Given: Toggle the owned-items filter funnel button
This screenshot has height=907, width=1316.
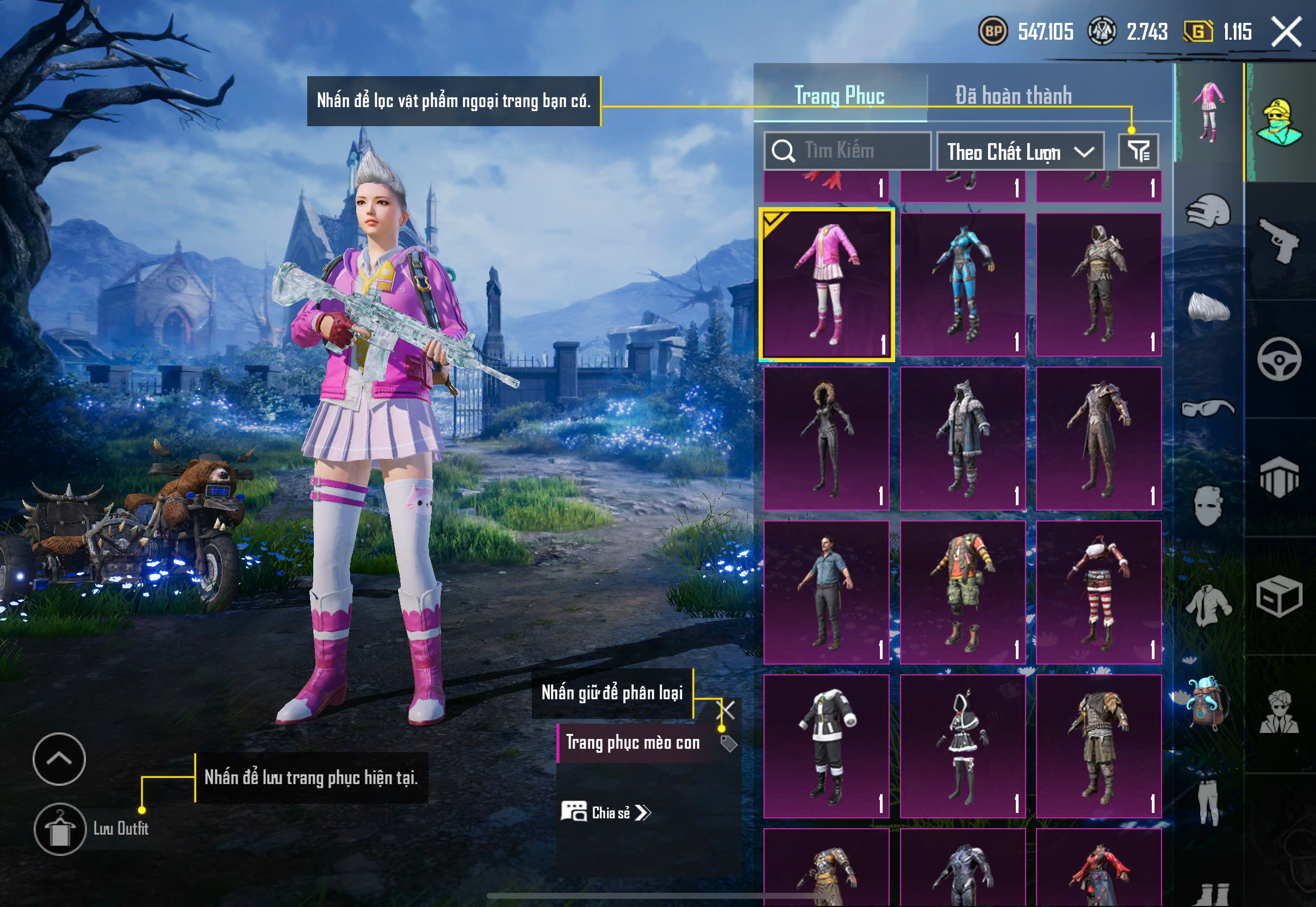Looking at the screenshot, I should [x=1138, y=151].
